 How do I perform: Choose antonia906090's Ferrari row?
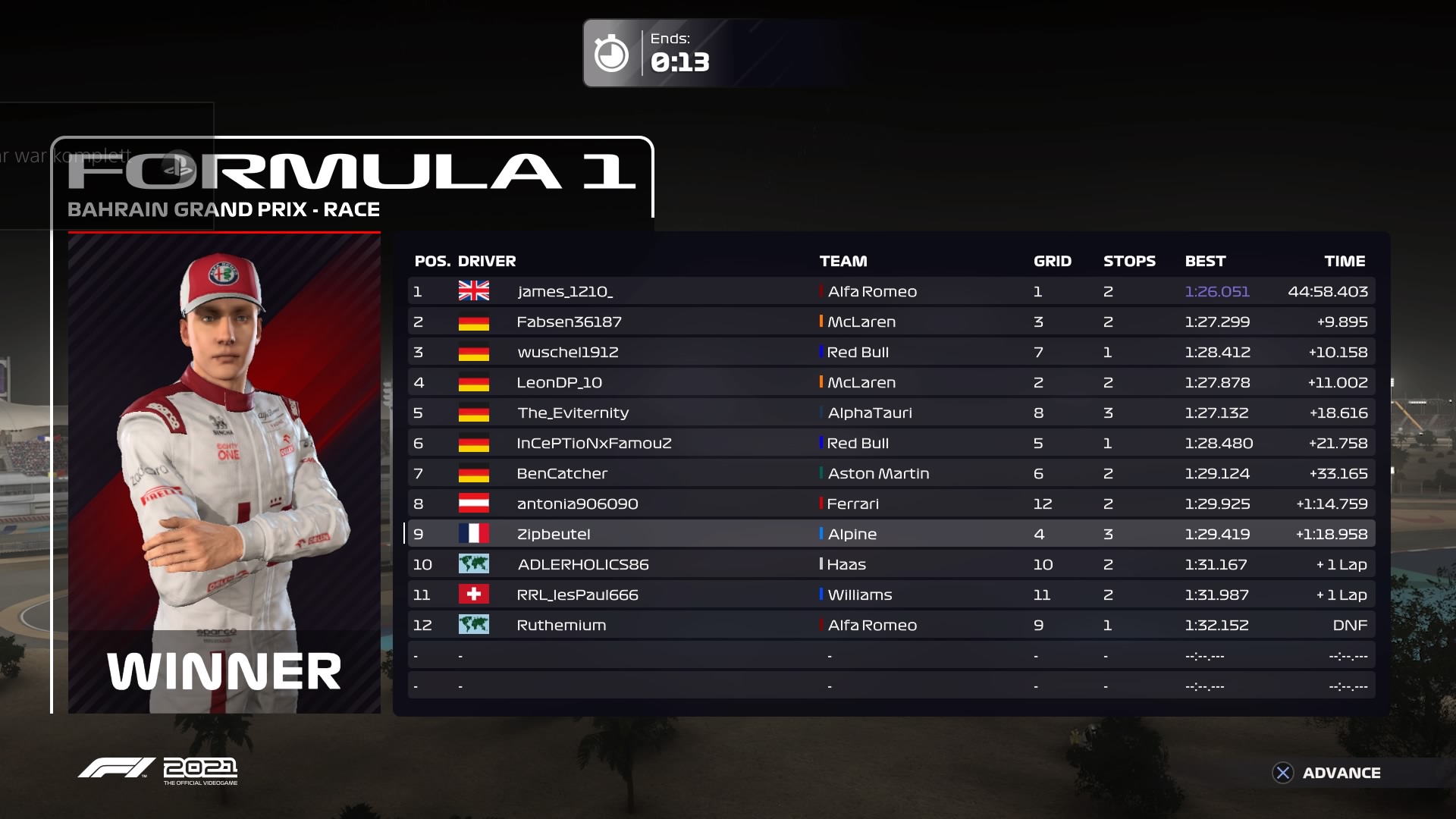890,504
